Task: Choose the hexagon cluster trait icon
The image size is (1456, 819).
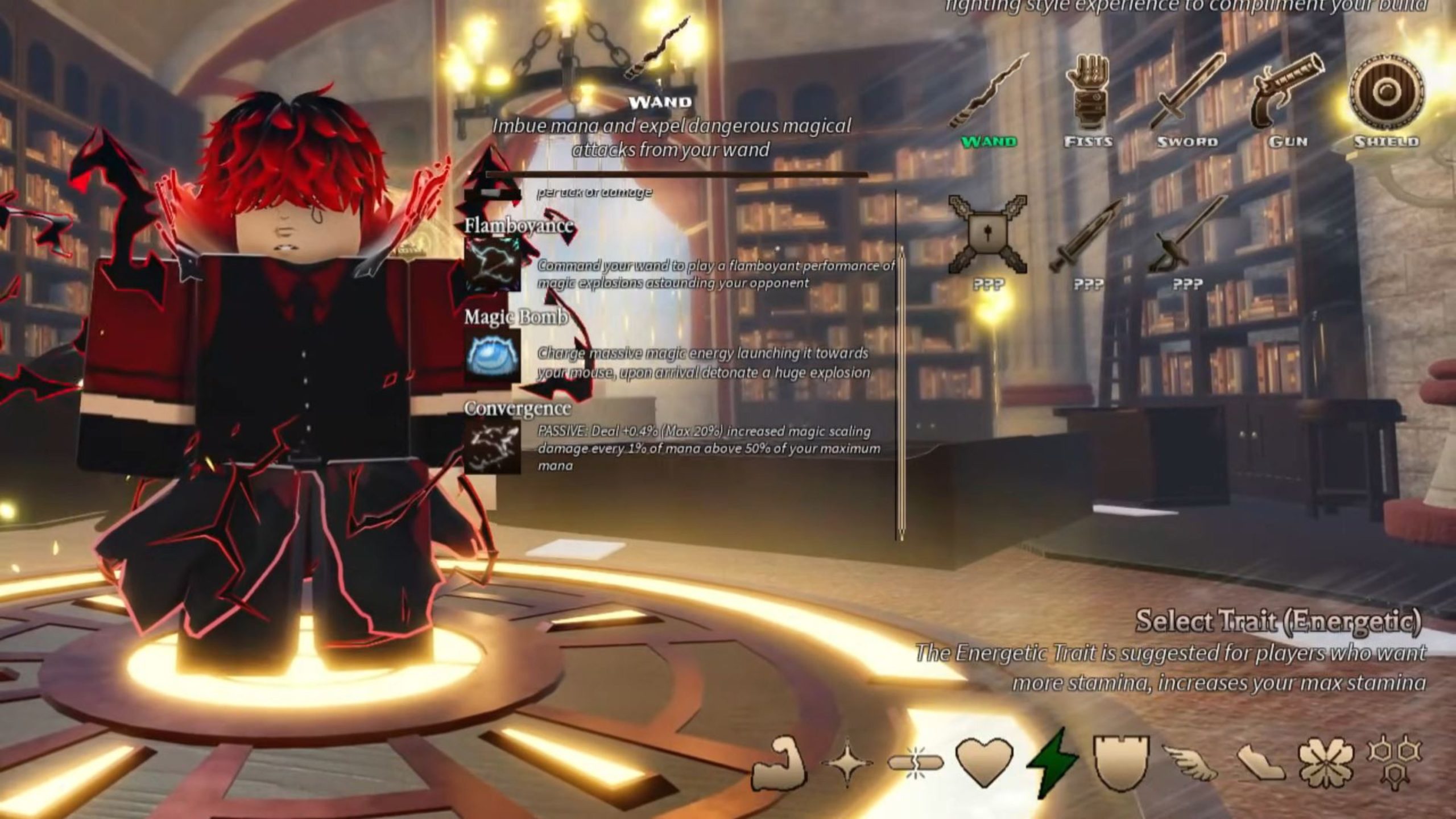Action: pyautogui.click(x=1393, y=761)
